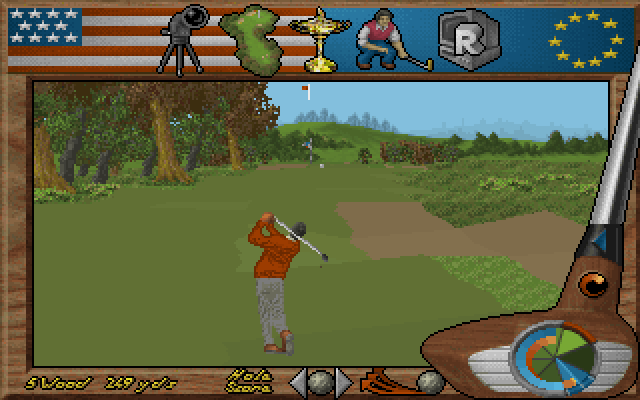640x400 pixels.
Task: Click the R monitor replay icon
Action: (461, 38)
